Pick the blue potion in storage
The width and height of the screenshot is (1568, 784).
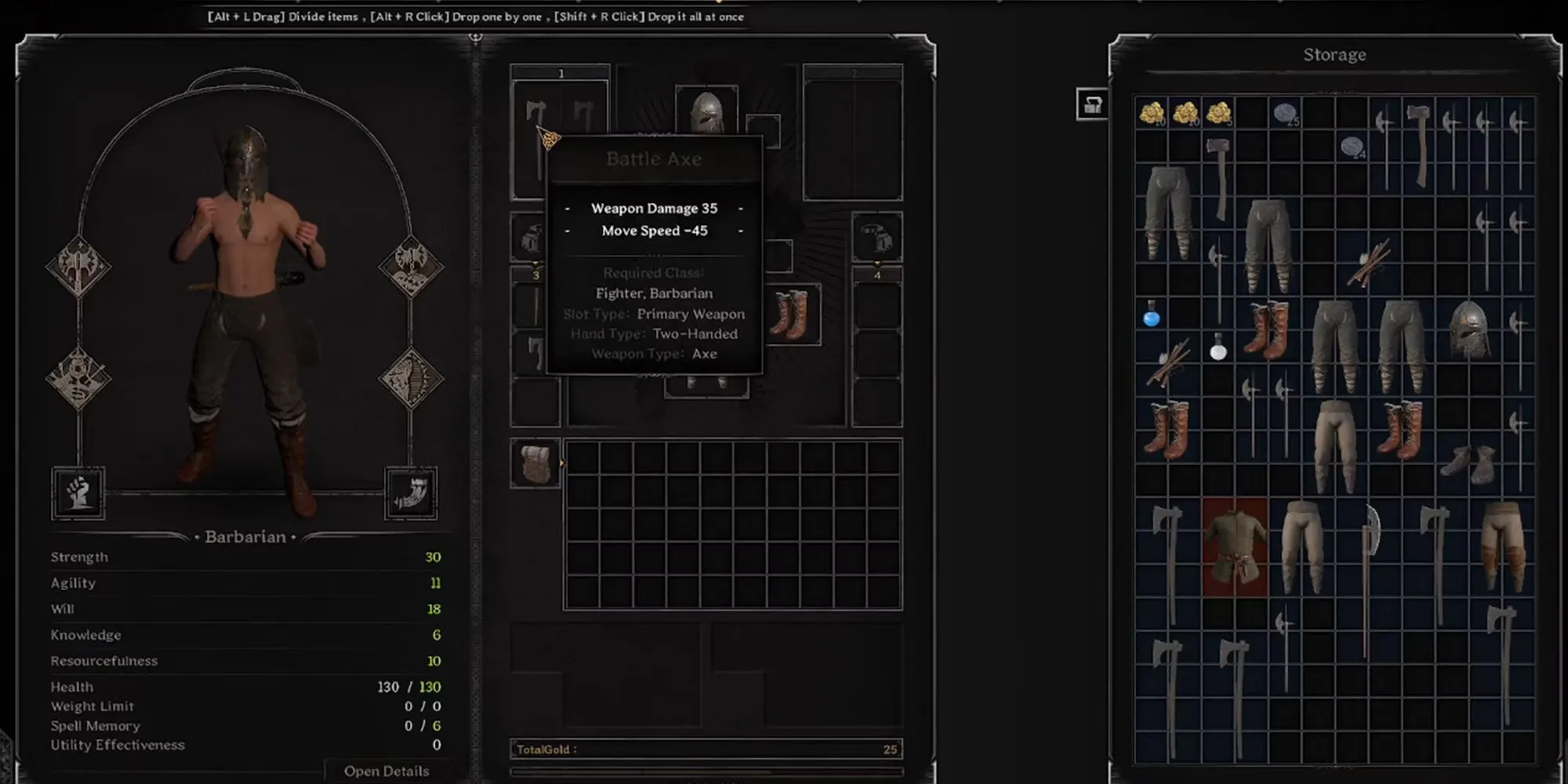click(1151, 314)
